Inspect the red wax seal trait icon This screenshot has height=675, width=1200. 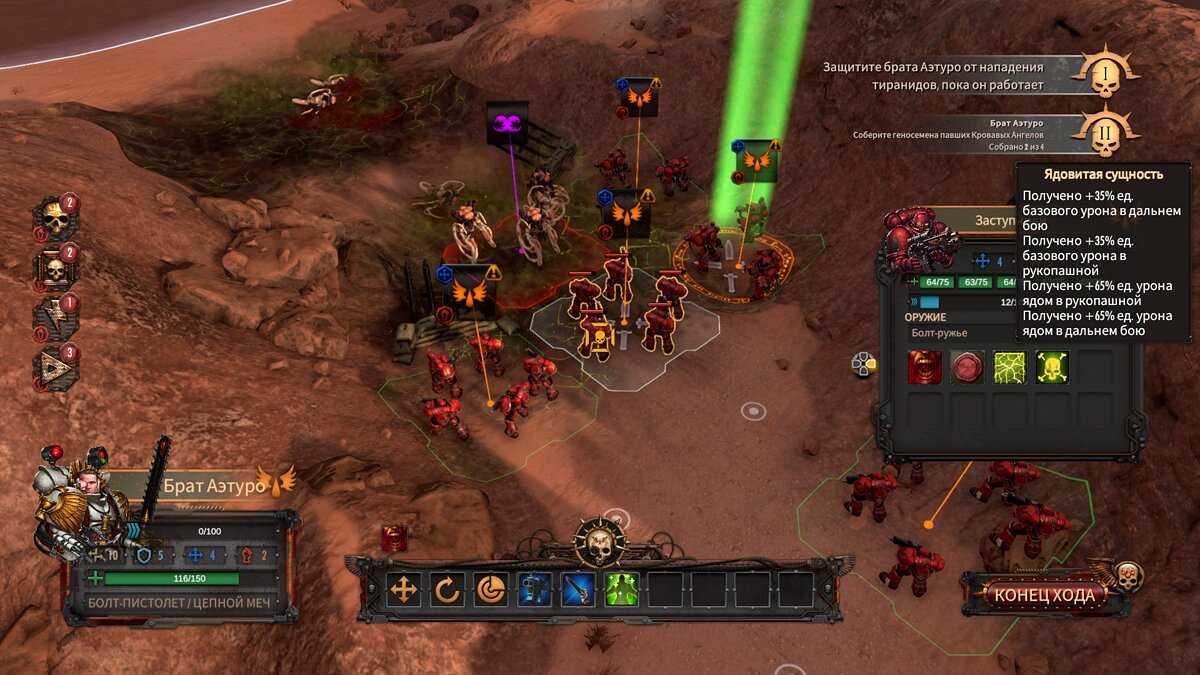pyautogui.click(x=967, y=368)
